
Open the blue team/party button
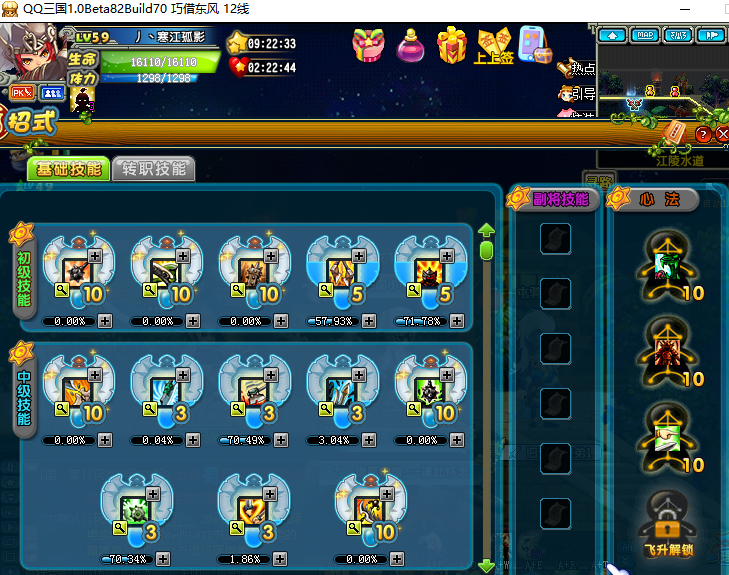click(51, 92)
